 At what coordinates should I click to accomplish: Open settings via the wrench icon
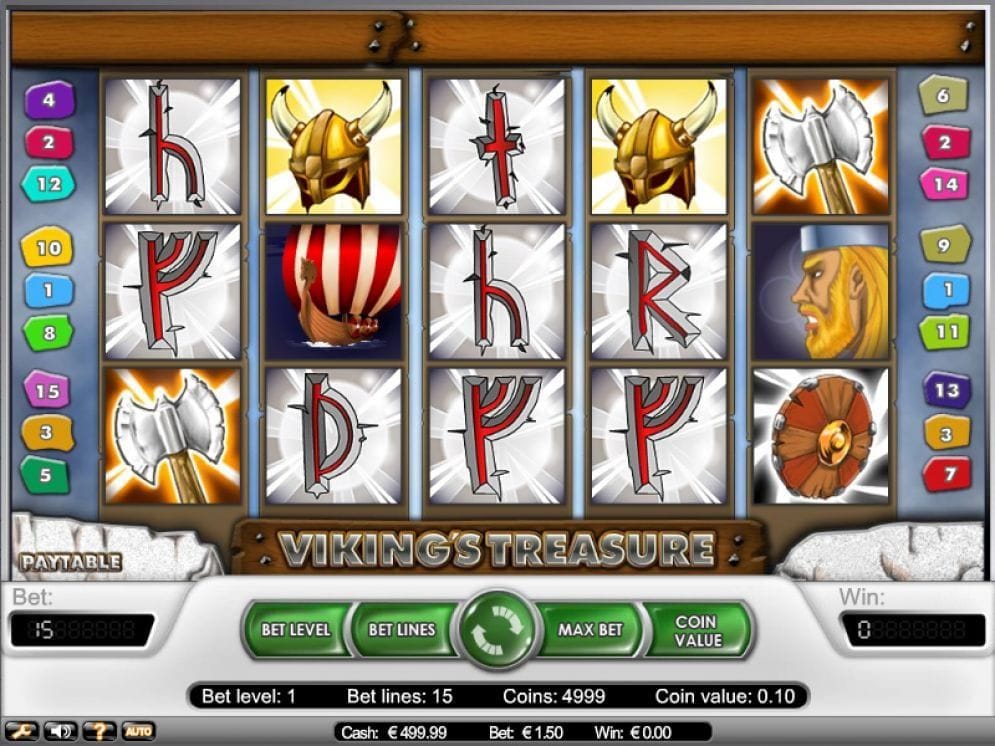point(23,731)
